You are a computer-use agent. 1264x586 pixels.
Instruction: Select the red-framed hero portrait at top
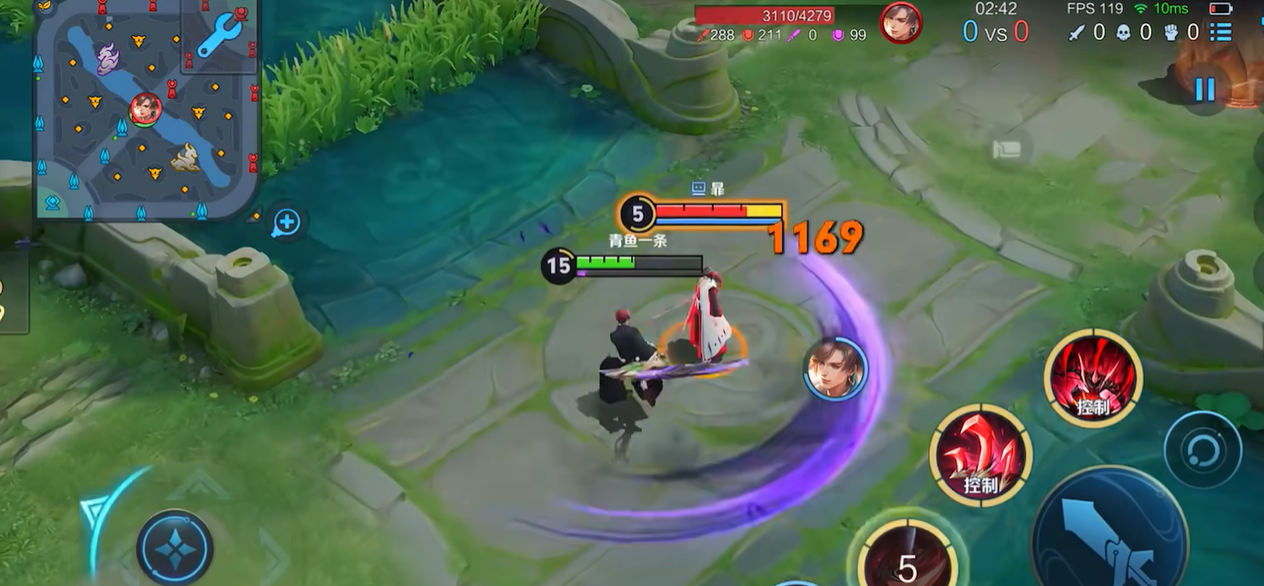click(x=900, y=22)
